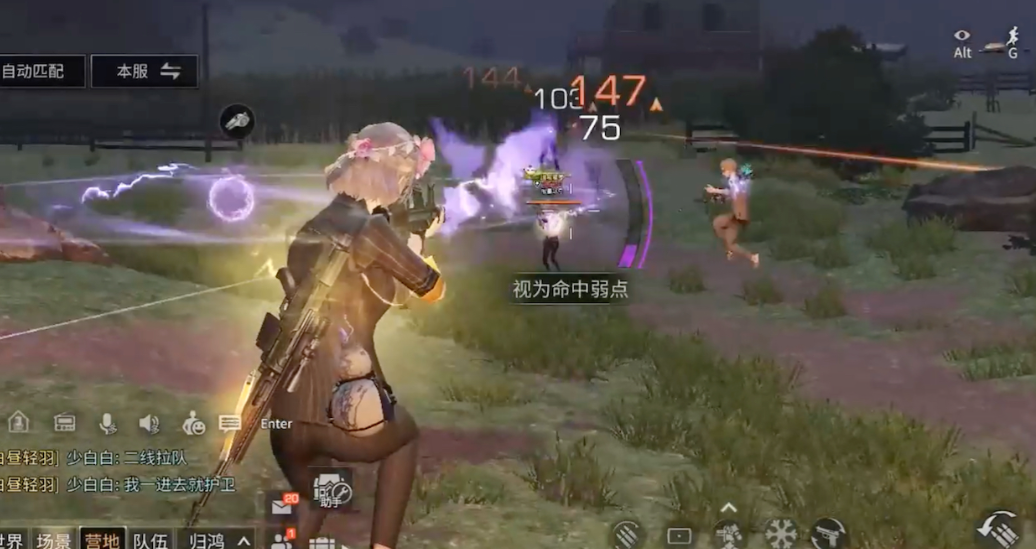Open the 助手 assistant button
This screenshot has height=549, width=1036.
coord(332,488)
